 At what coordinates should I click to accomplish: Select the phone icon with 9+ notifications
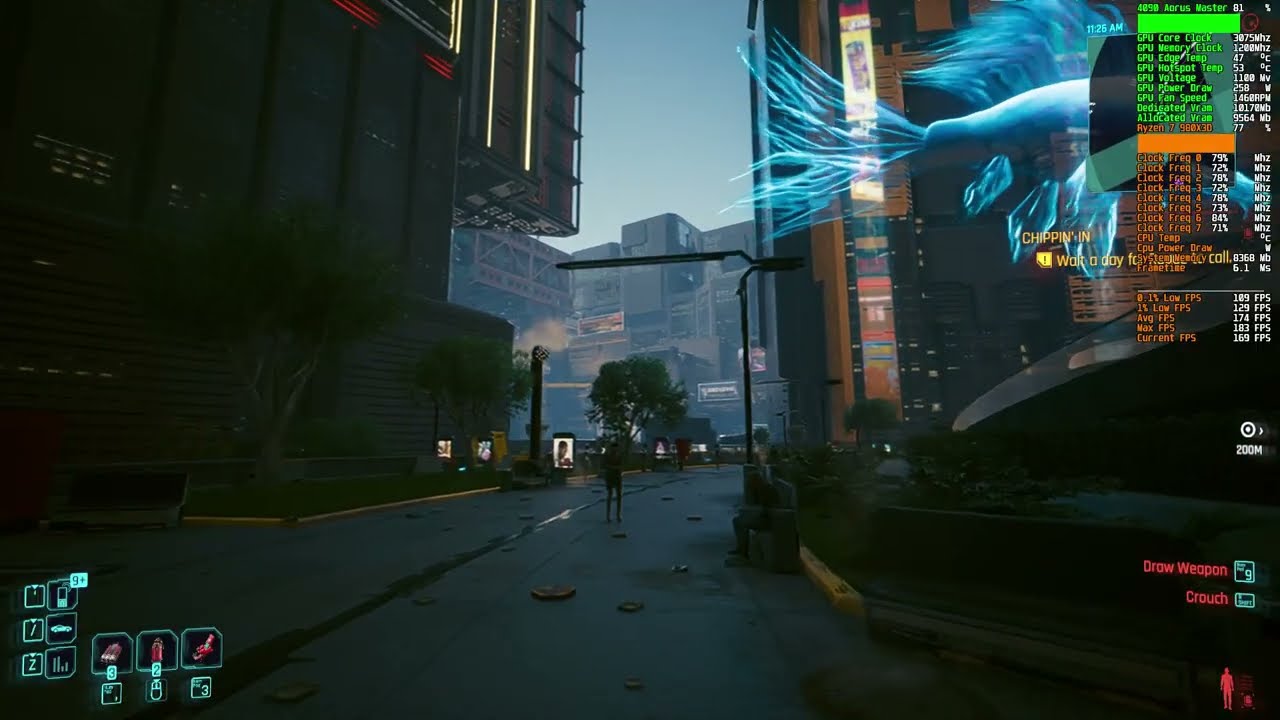pos(61,596)
